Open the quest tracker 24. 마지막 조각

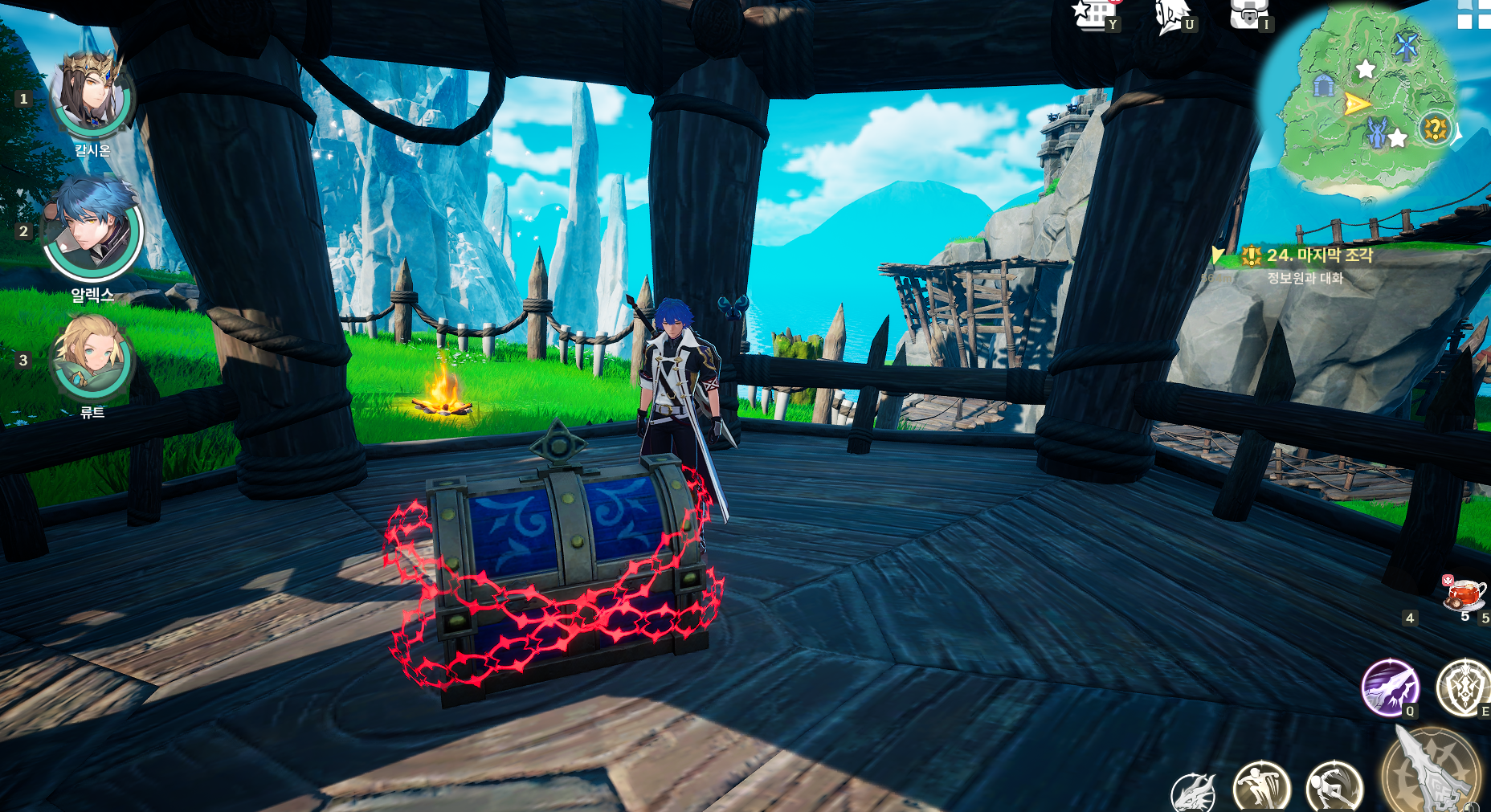point(1319,255)
